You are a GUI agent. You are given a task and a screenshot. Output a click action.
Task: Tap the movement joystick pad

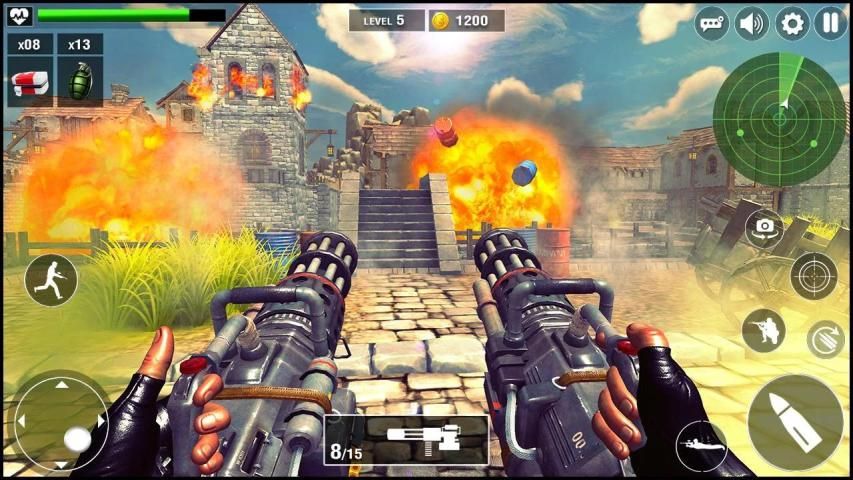tap(61, 421)
